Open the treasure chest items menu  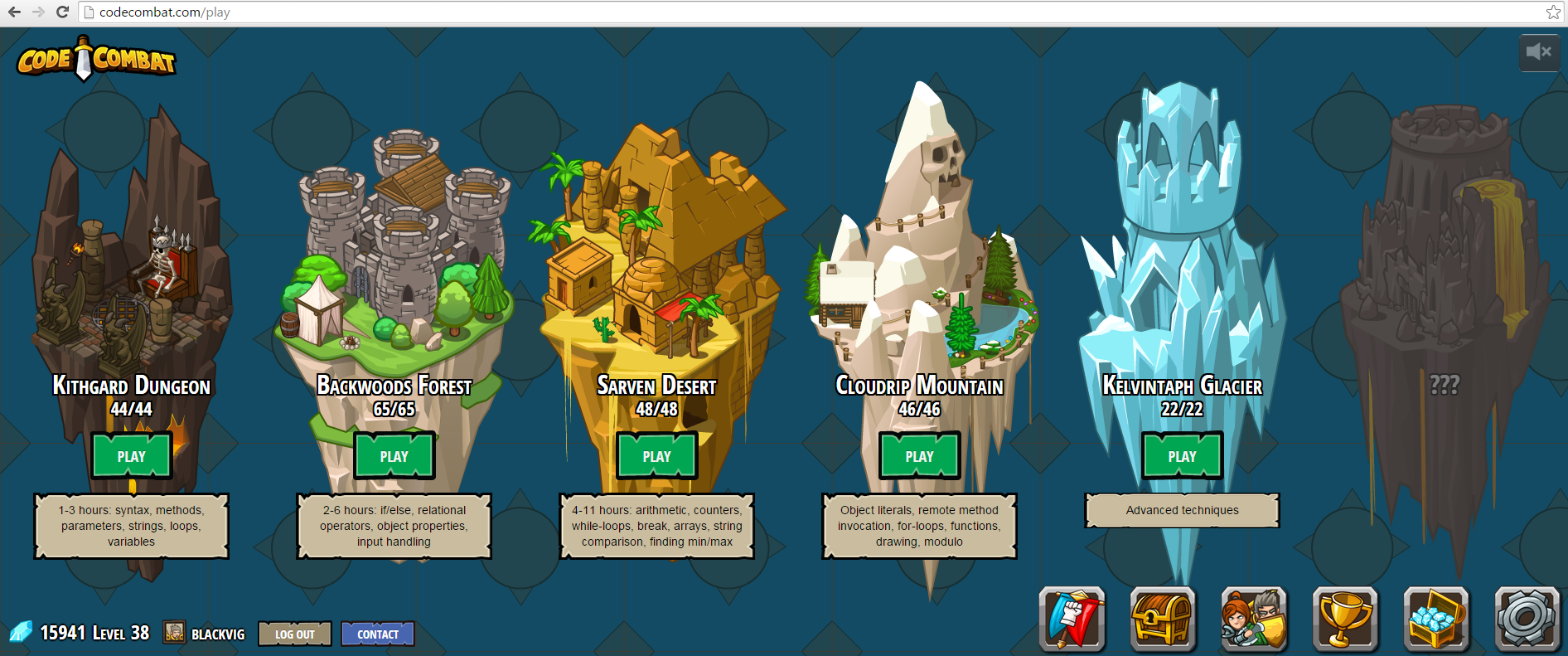(1163, 619)
